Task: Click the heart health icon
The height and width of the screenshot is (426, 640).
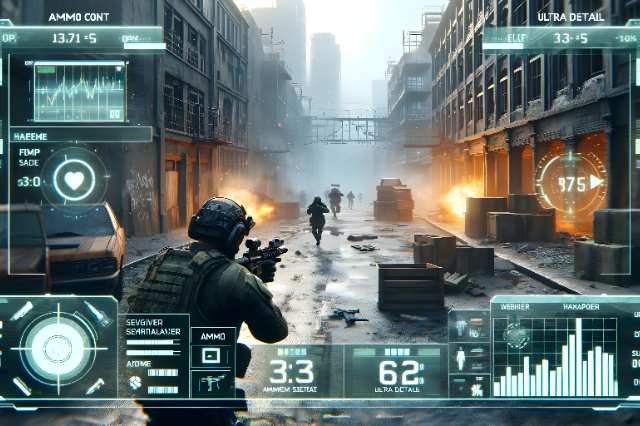Action: tap(75, 182)
